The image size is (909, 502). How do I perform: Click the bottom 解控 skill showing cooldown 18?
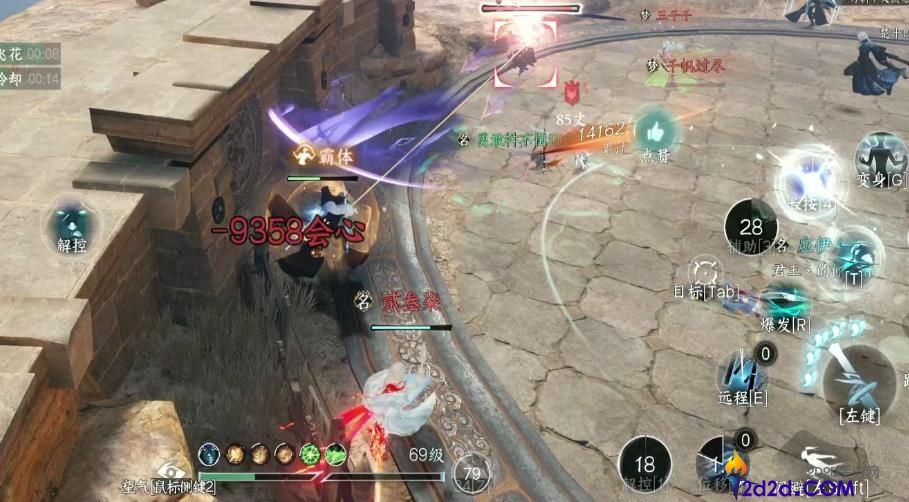coord(645,464)
